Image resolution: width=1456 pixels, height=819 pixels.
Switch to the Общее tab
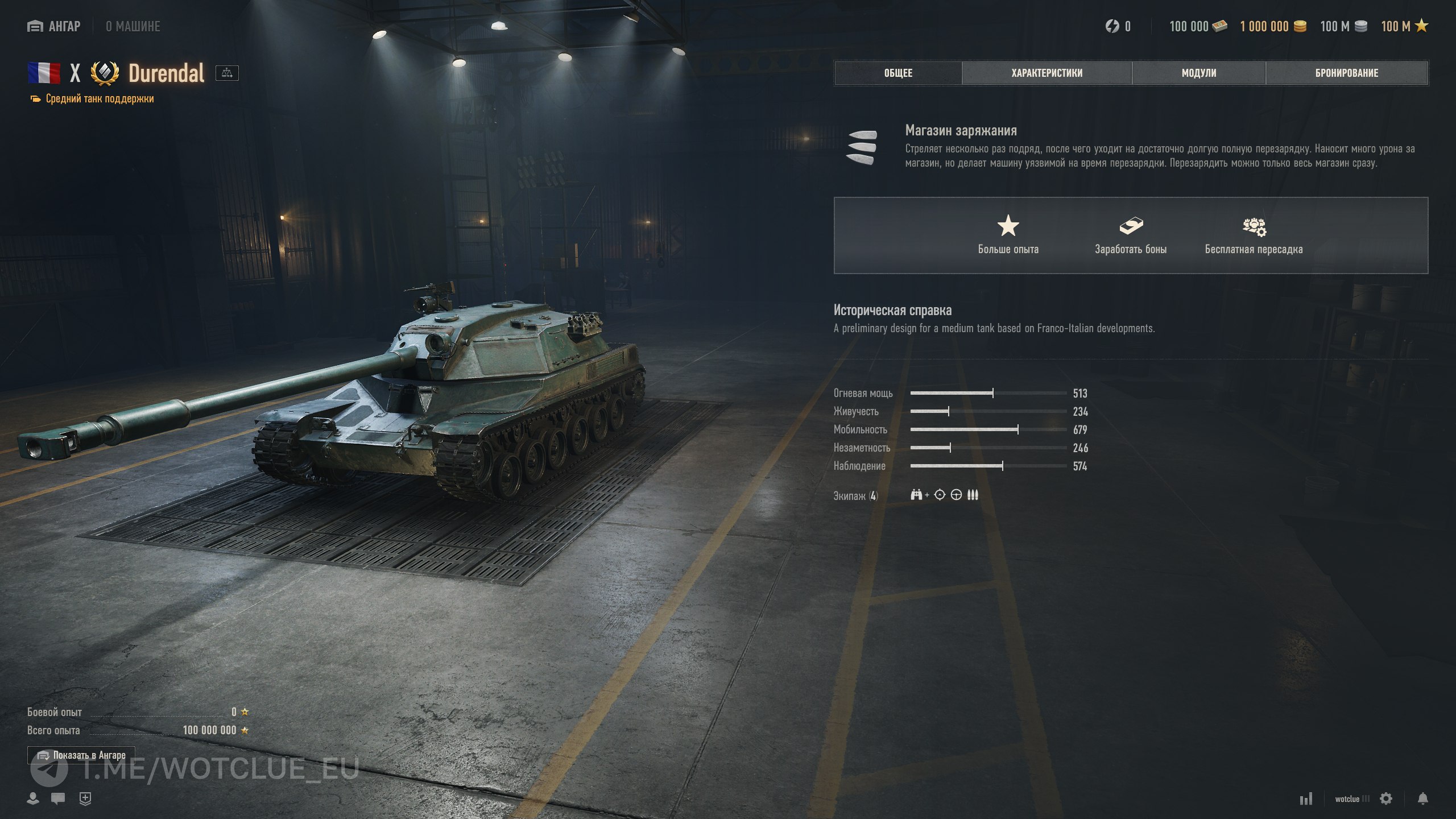coord(898,73)
